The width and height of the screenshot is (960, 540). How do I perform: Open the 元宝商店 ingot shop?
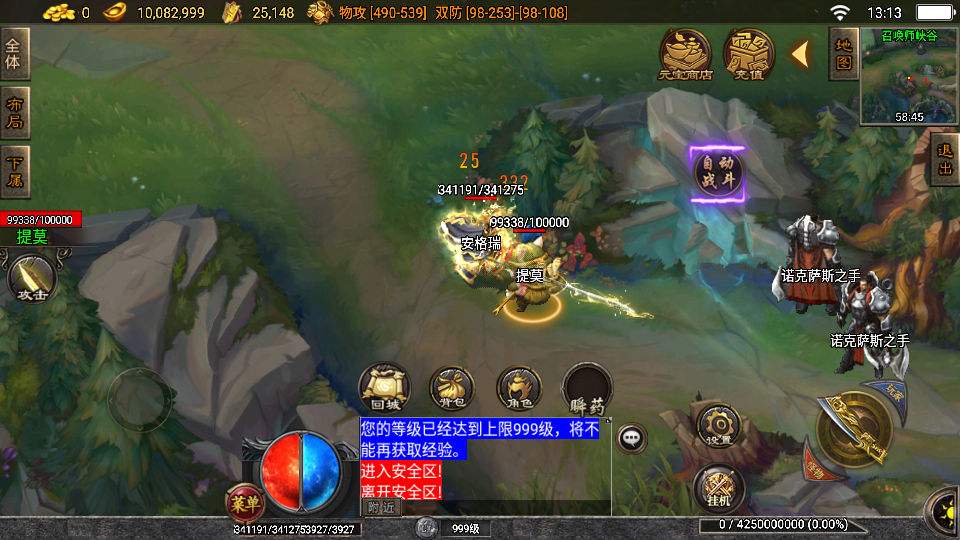tap(685, 53)
